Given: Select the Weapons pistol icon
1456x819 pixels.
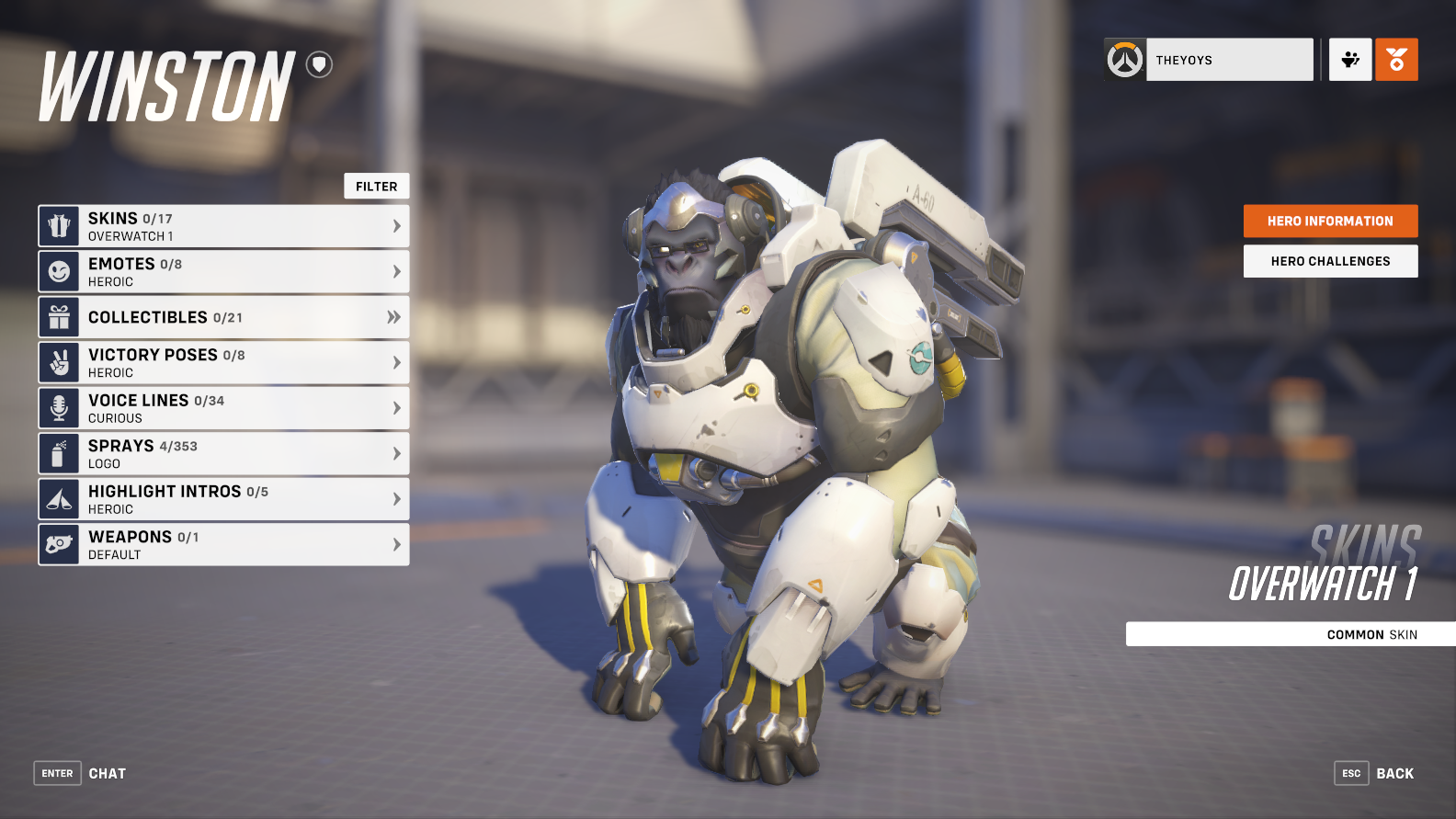Looking at the screenshot, I should tap(59, 544).
